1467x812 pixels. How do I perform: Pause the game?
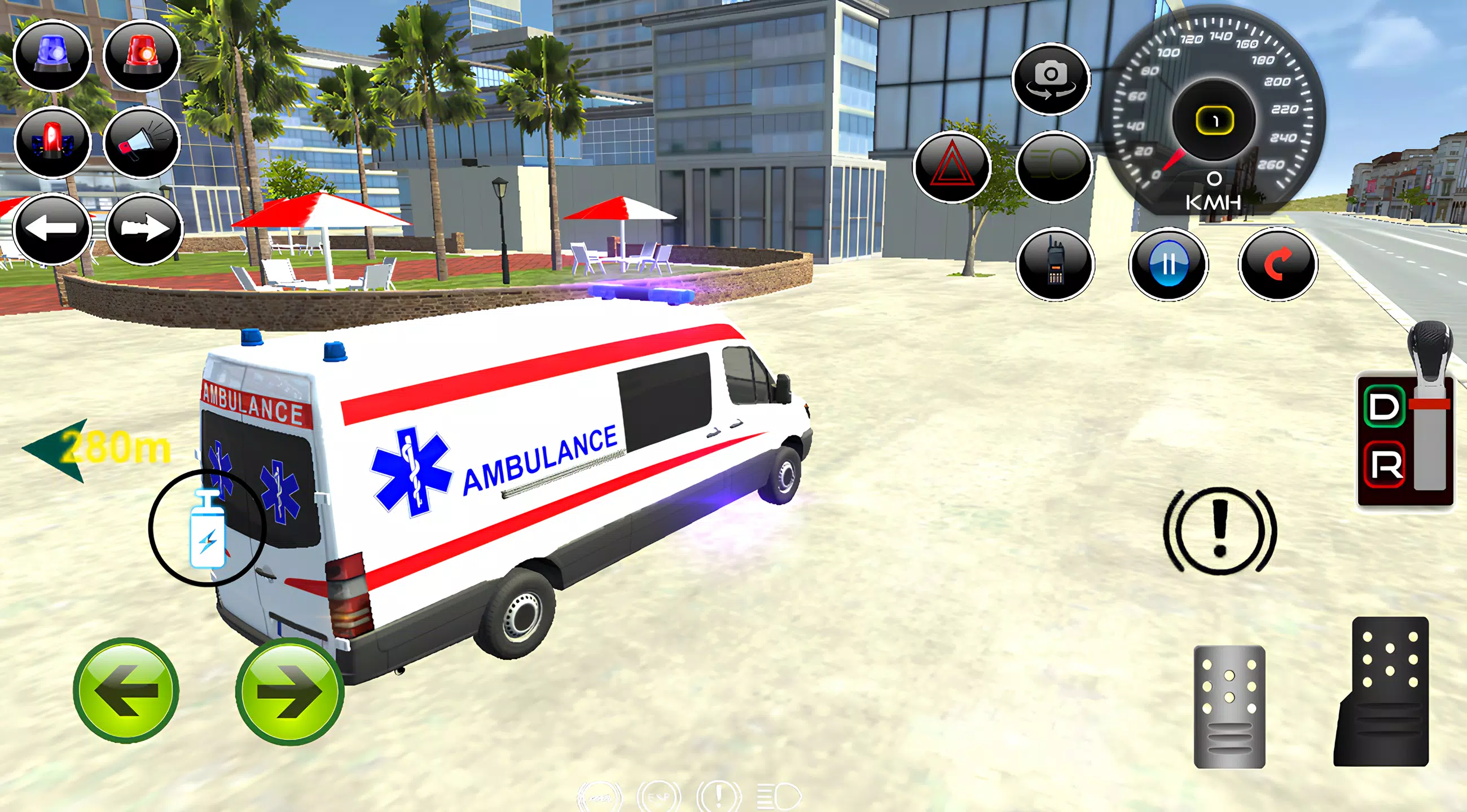tap(1168, 264)
